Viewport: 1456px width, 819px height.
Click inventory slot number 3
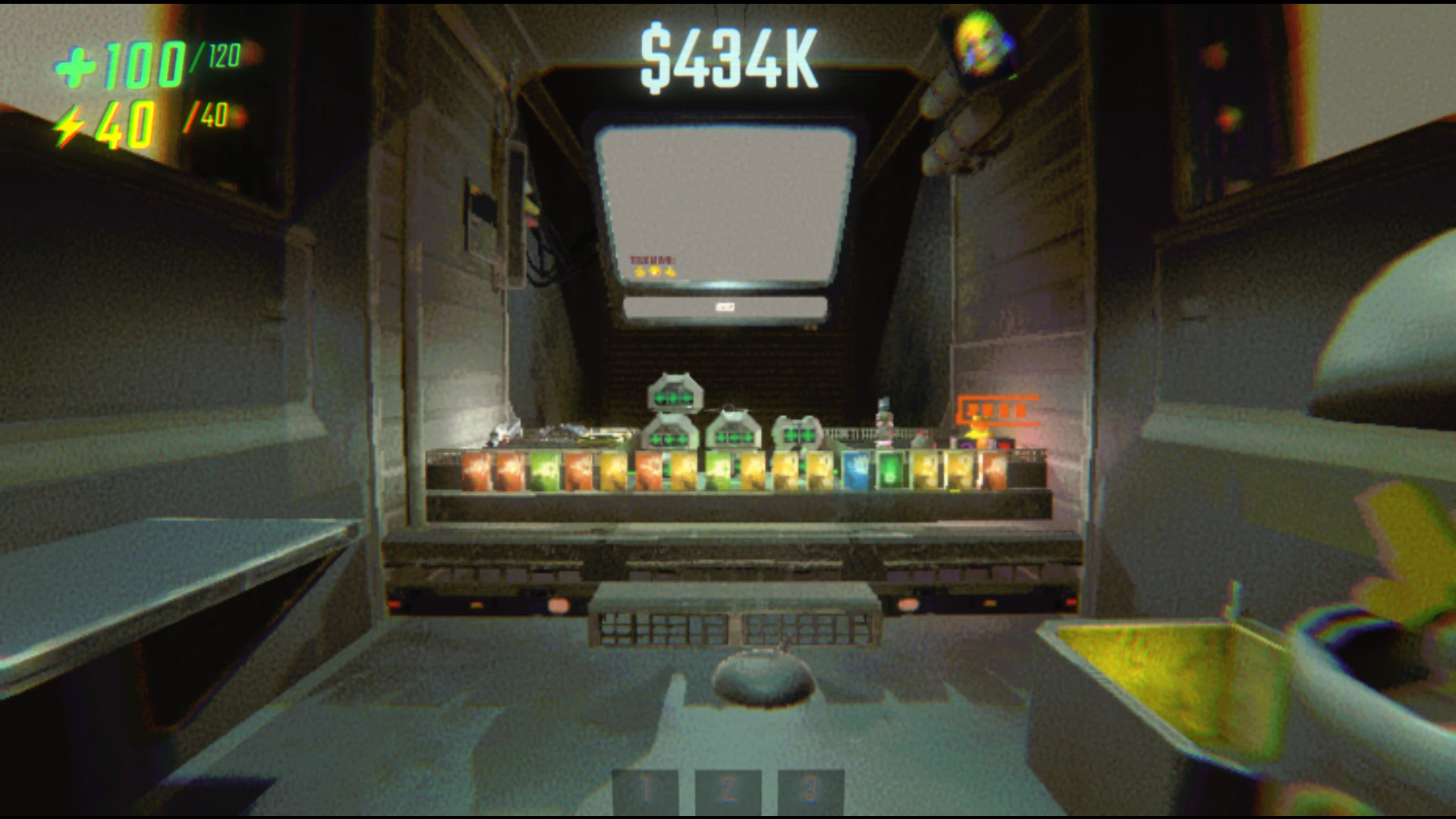(x=810, y=792)
